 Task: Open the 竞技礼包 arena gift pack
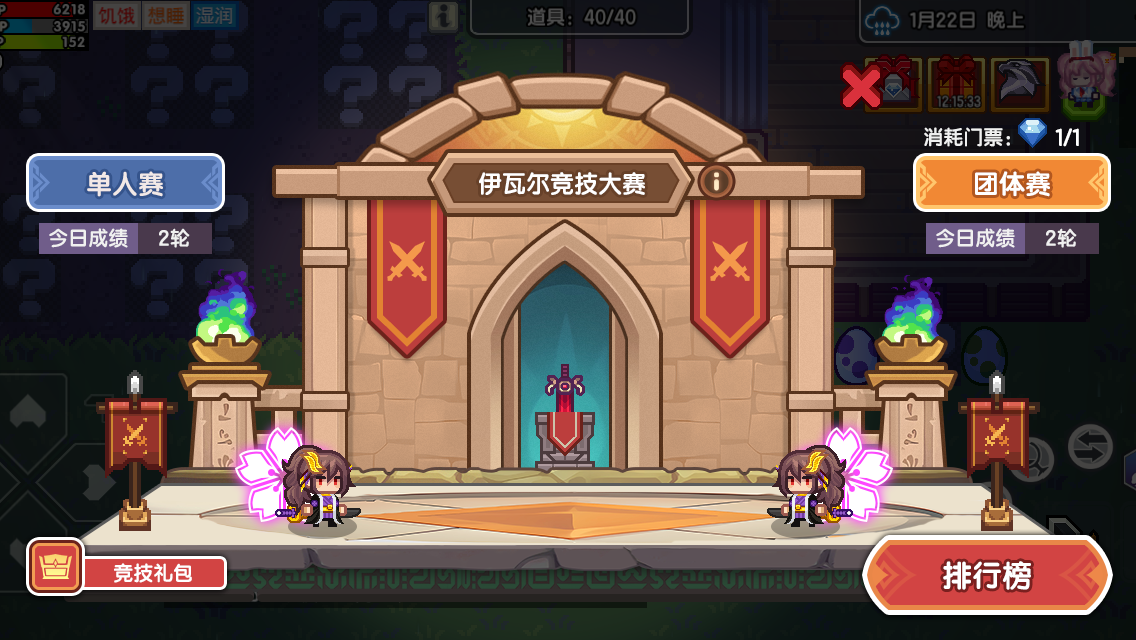point(128,572)
